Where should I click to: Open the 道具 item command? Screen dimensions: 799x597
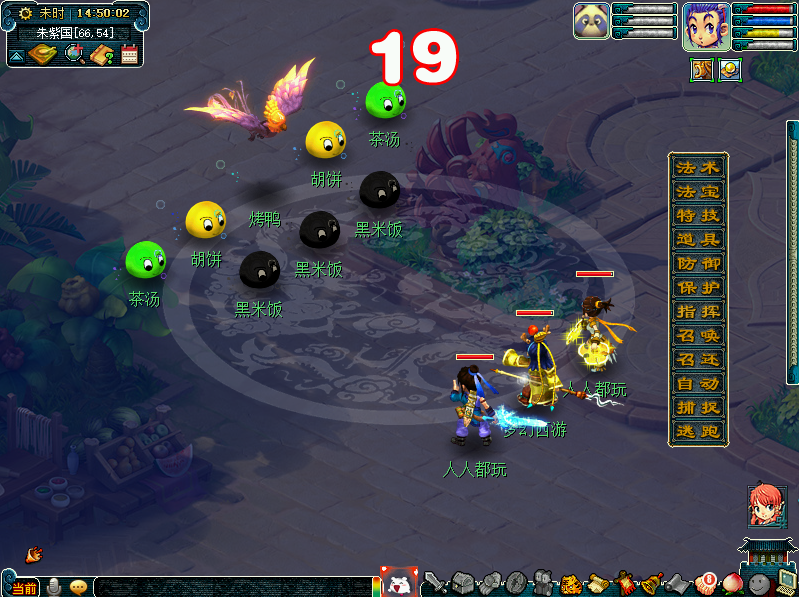pyautogui.click(x=698, y=239)
